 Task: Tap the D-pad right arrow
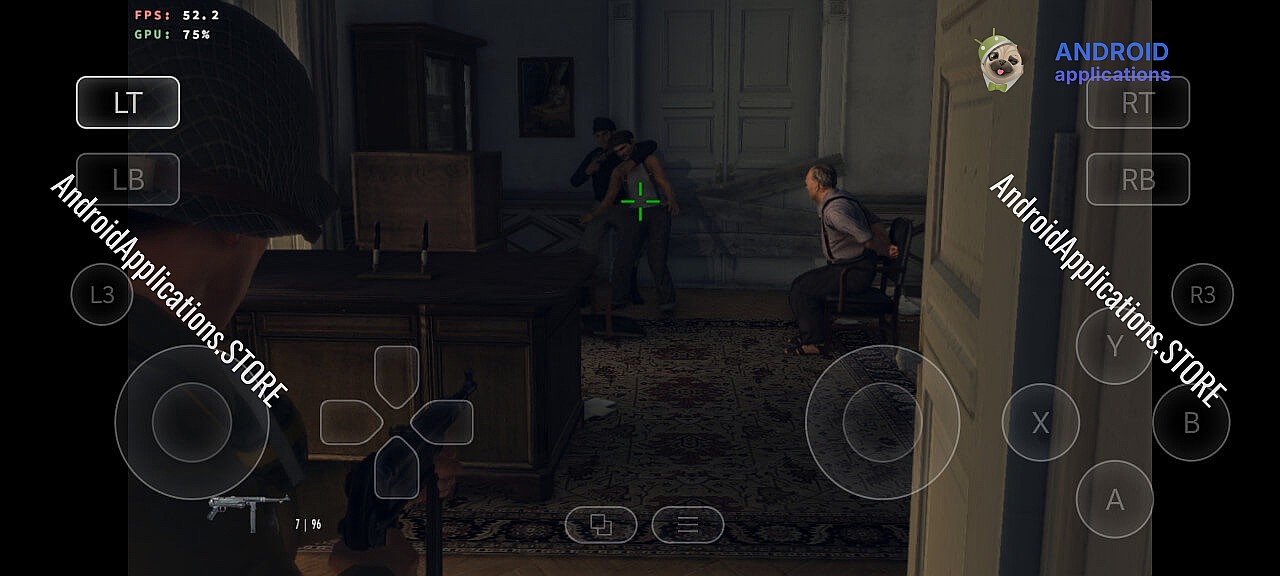click(x=445, y=422)
